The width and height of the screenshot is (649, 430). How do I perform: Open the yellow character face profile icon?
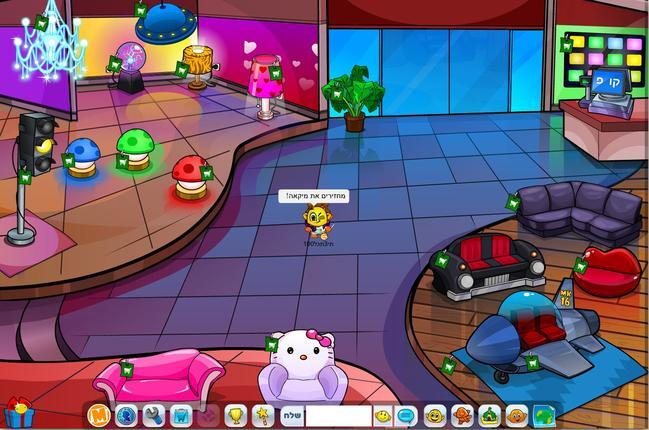coord(435,414)
